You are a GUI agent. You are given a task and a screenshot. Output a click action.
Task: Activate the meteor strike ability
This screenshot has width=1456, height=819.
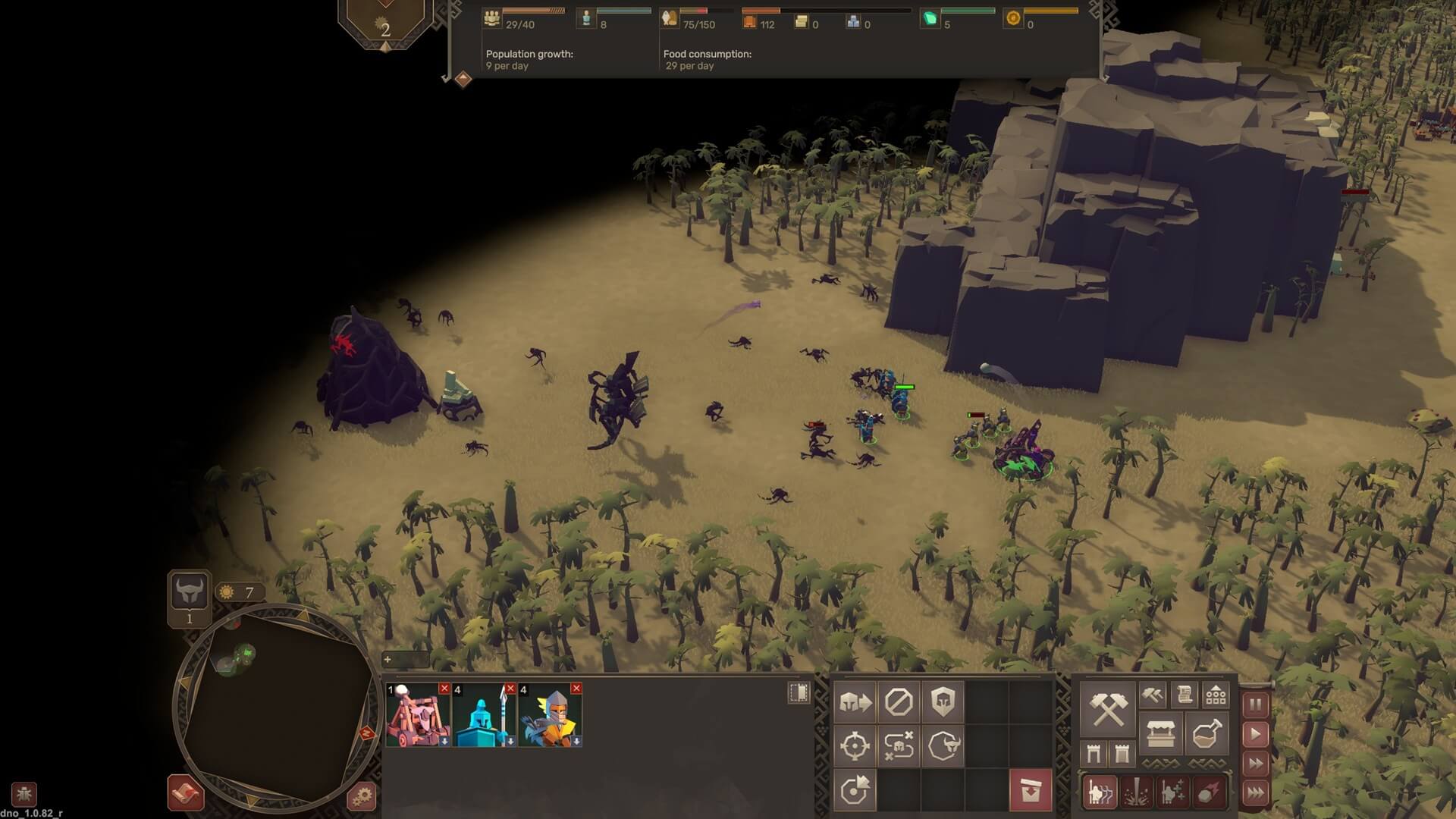coord(1209,792)
